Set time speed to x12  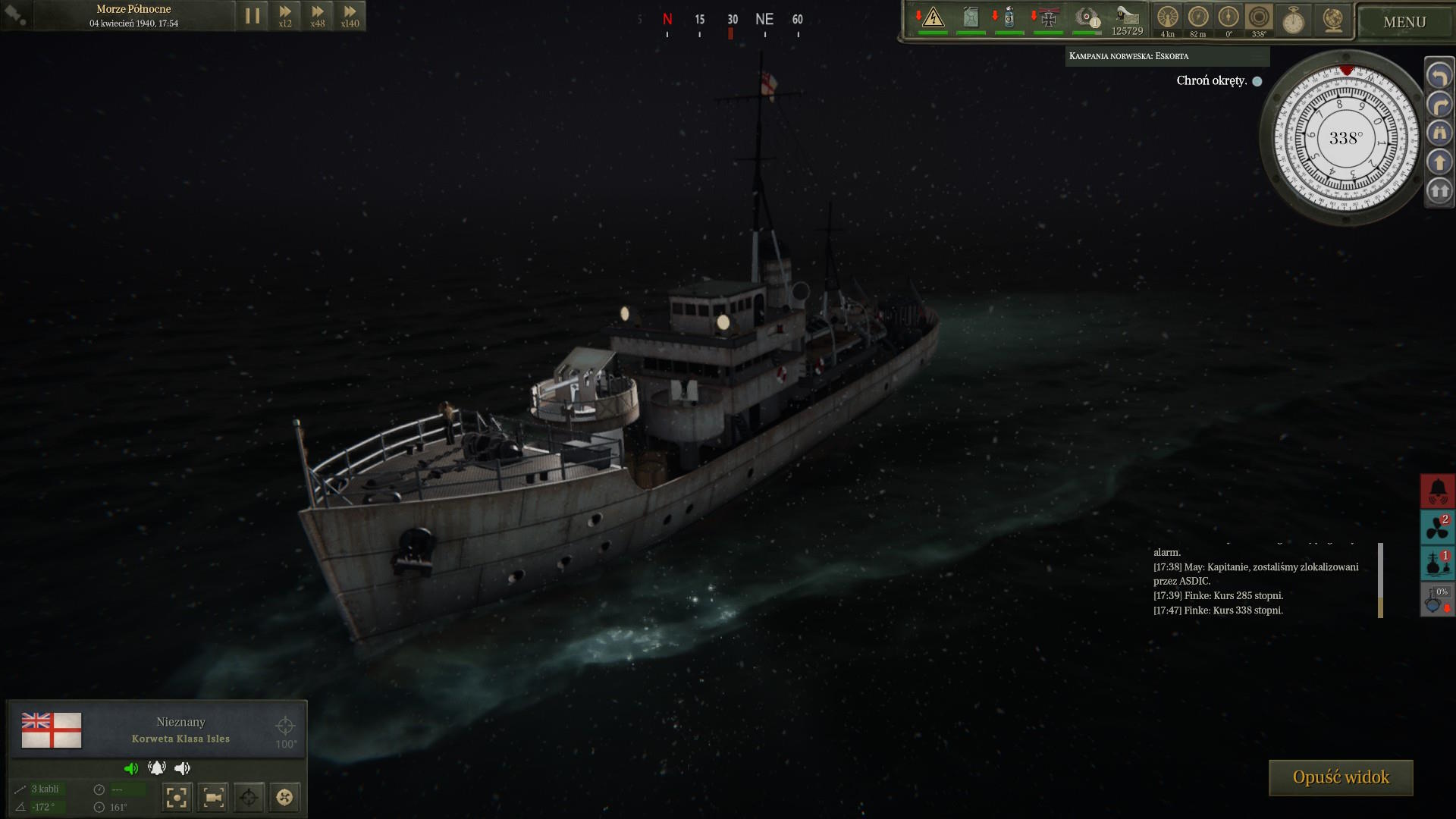285,16
